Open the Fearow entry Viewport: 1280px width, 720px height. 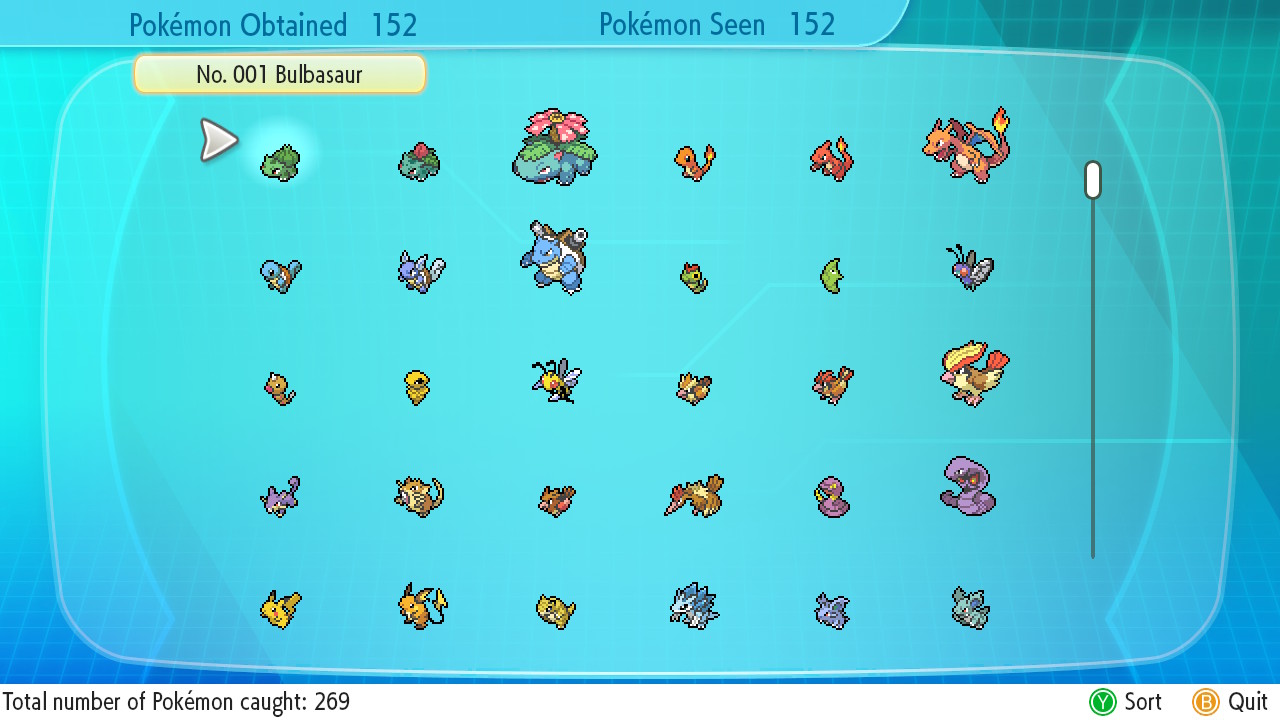point(694,496)
